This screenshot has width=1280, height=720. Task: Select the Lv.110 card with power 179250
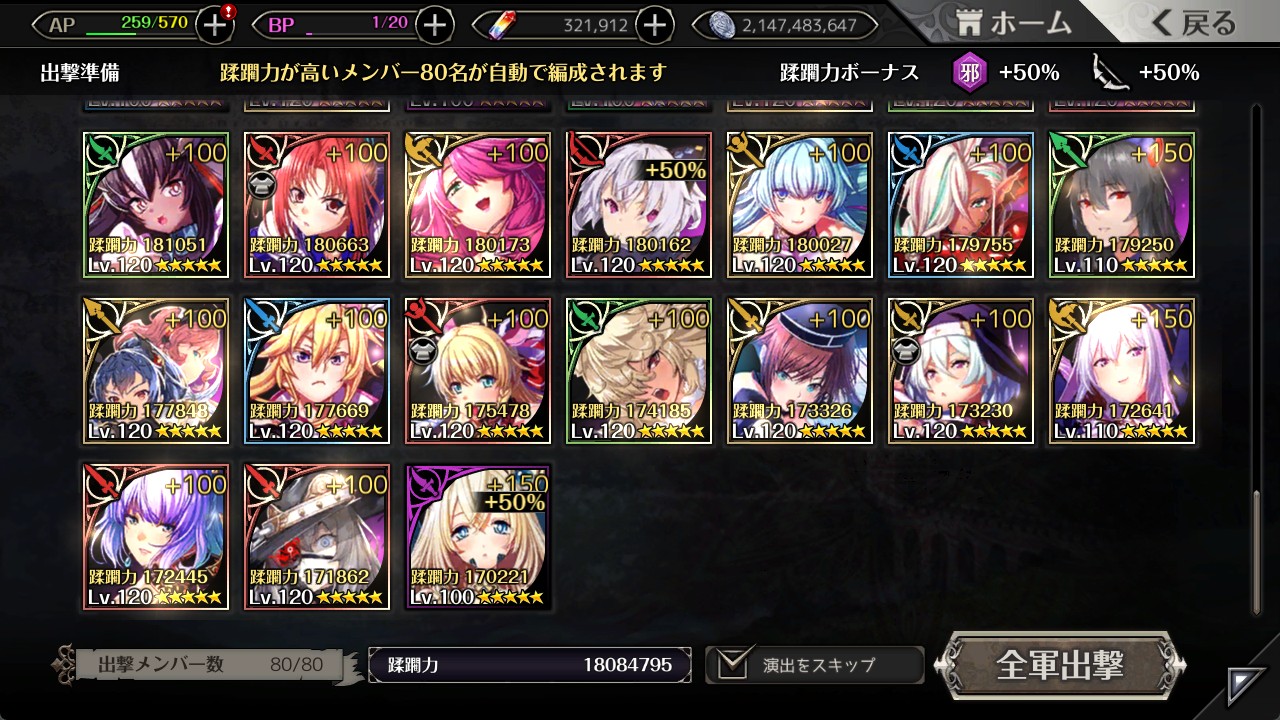coord(1121,205)
